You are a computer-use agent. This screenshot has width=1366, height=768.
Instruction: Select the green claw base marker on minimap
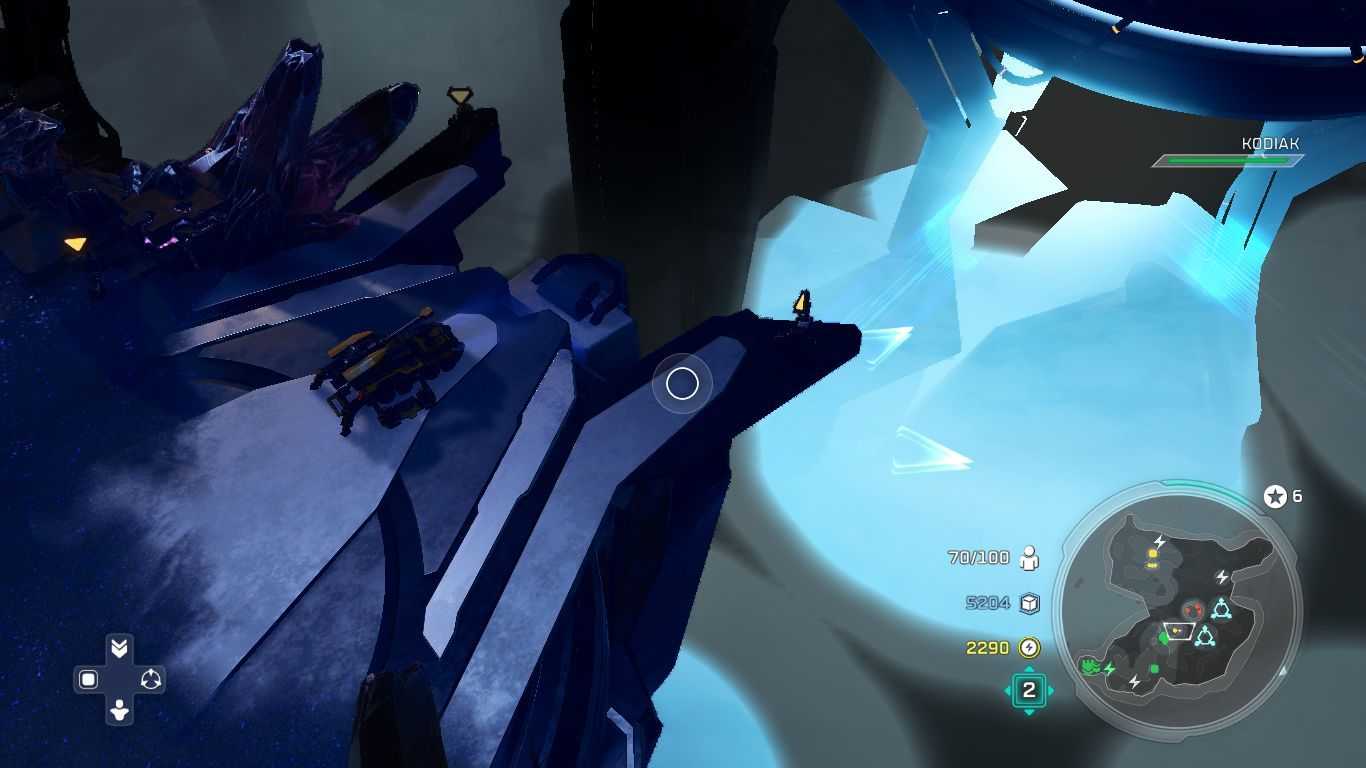[1089, 665]
